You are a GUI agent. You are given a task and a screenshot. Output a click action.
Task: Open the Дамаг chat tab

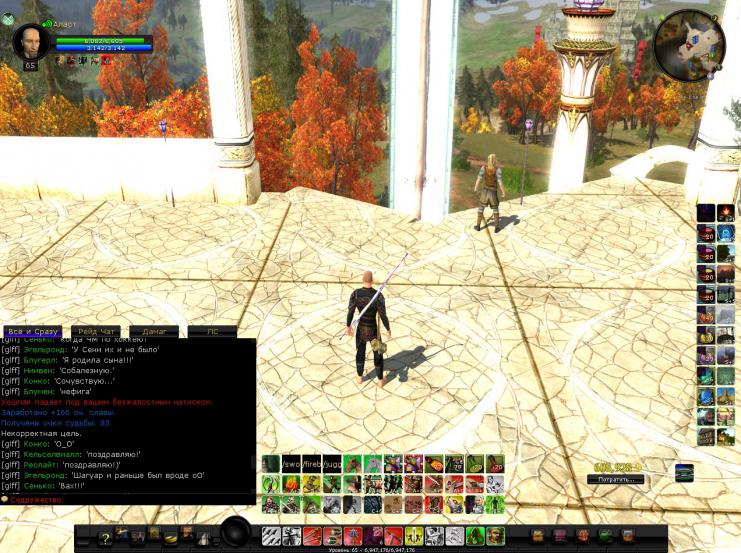(154, 331)
